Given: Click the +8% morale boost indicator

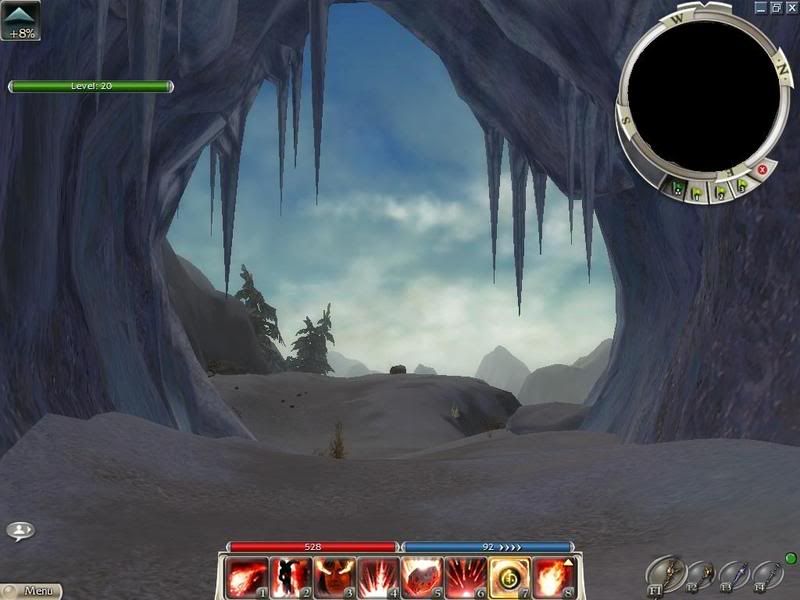Looking at the screenshot, I should coord(21,21).
